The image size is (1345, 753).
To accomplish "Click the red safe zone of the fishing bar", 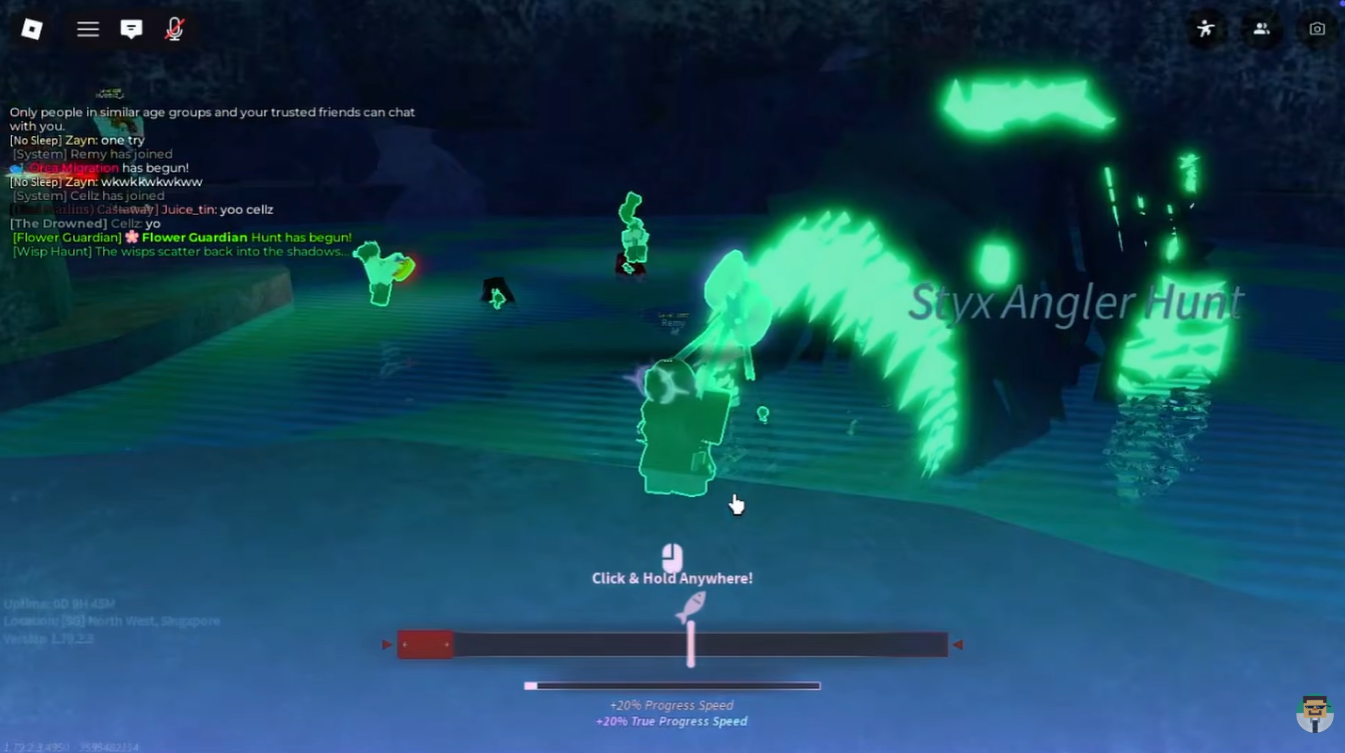I will coord(425,645).
